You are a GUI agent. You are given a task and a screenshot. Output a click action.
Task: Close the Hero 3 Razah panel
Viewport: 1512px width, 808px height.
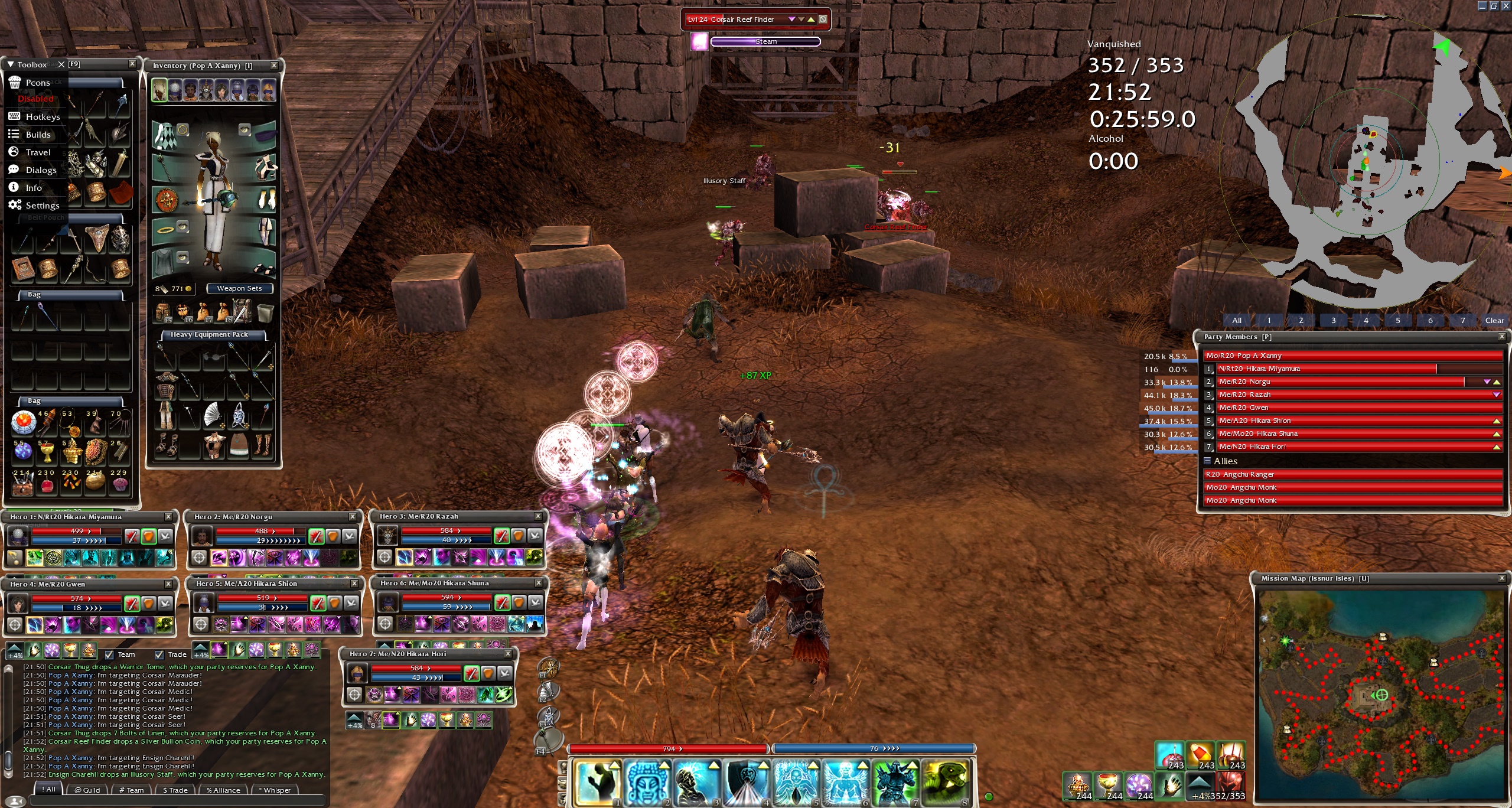point(538,516)
